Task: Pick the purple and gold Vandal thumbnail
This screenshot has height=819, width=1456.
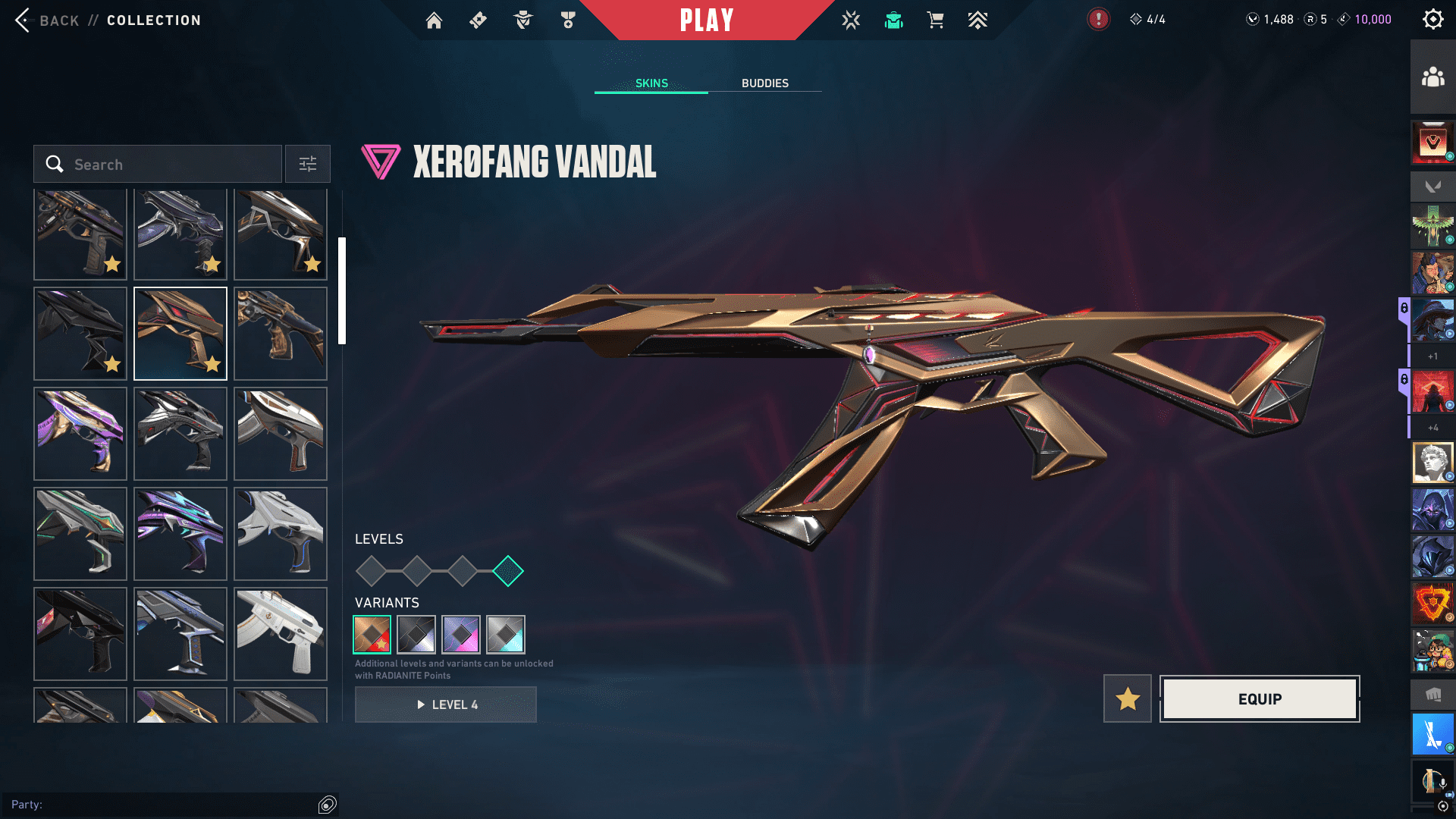Action: (x=80, y=434)
